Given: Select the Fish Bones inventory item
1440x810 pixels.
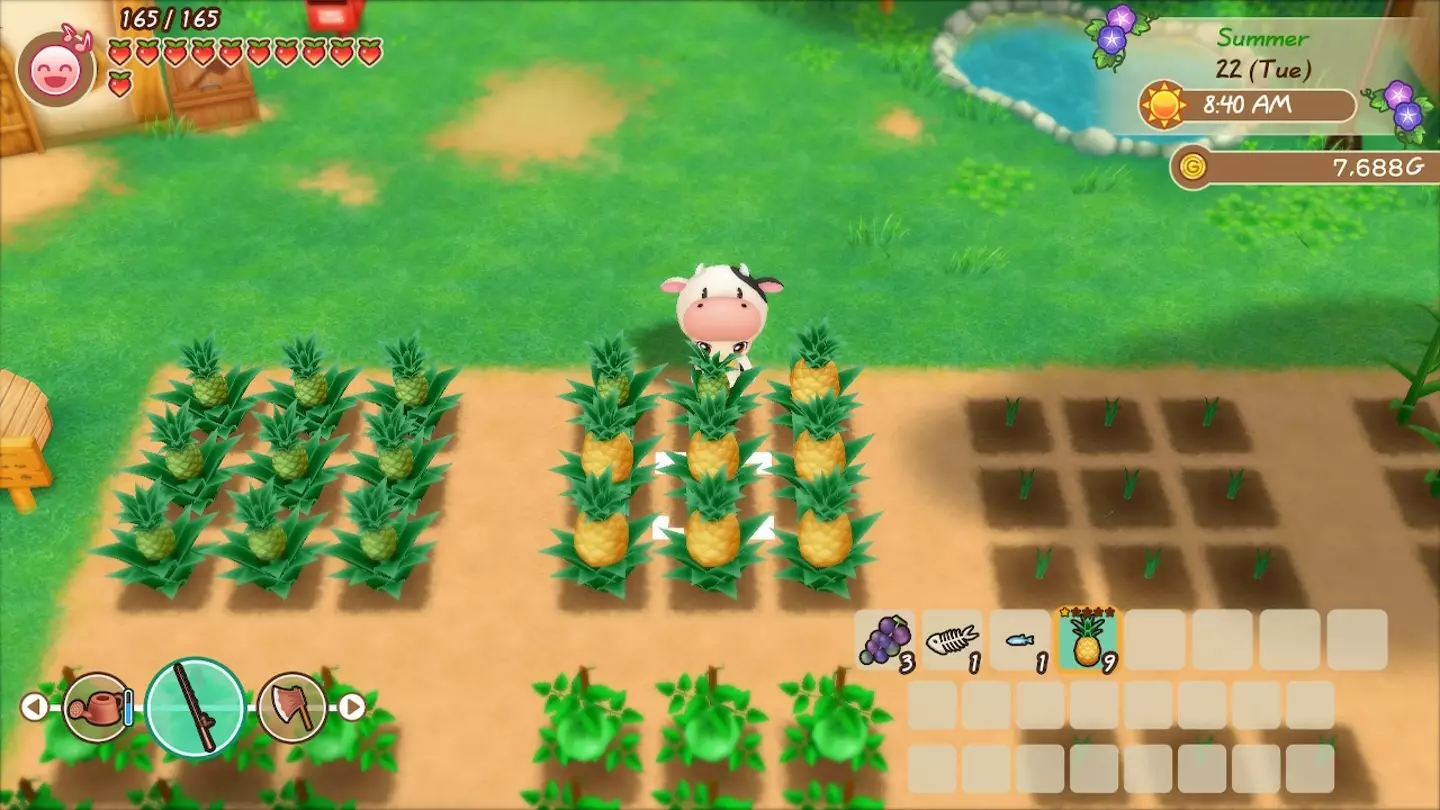Looking at the screenshot, I should pyautogui.click(x=951, y=641).
